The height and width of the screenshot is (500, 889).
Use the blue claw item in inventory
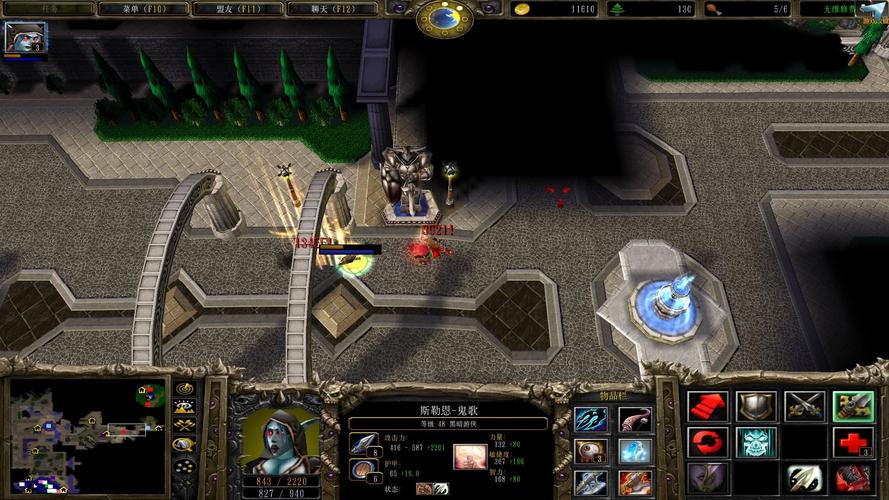click(x=590, y=418)
